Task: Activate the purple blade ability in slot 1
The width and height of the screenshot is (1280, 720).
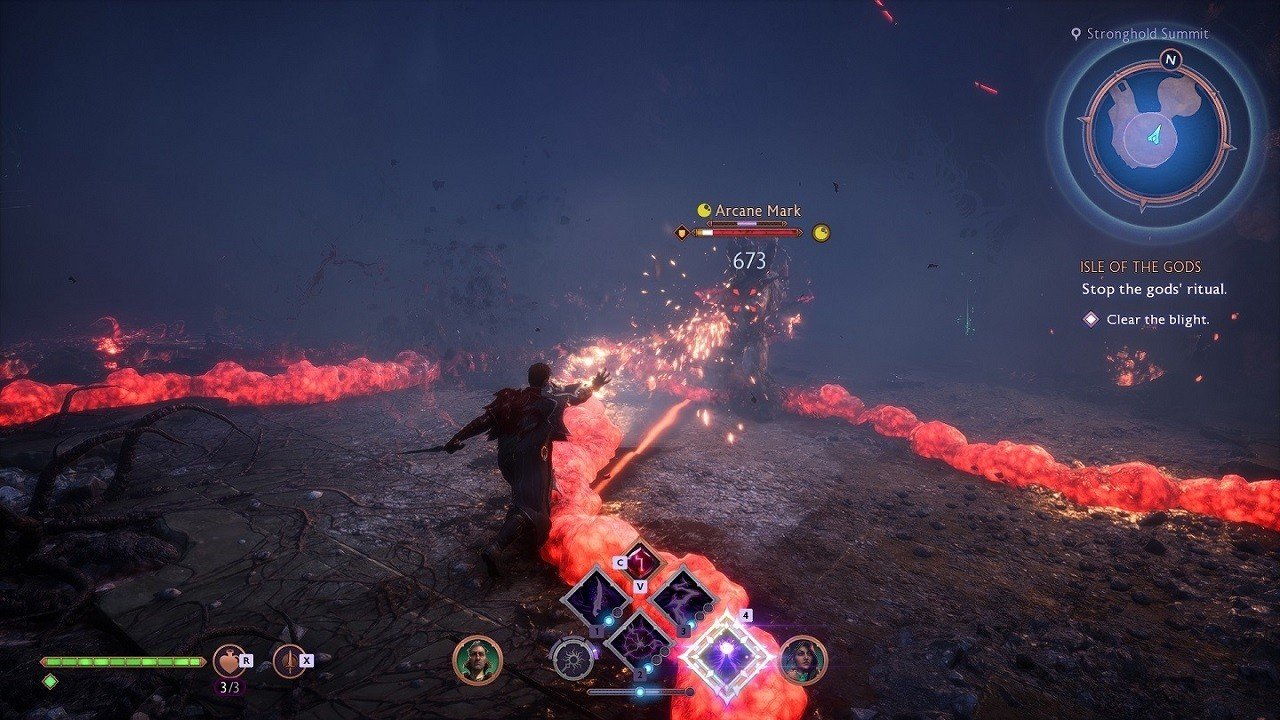Action: [595, 600]
